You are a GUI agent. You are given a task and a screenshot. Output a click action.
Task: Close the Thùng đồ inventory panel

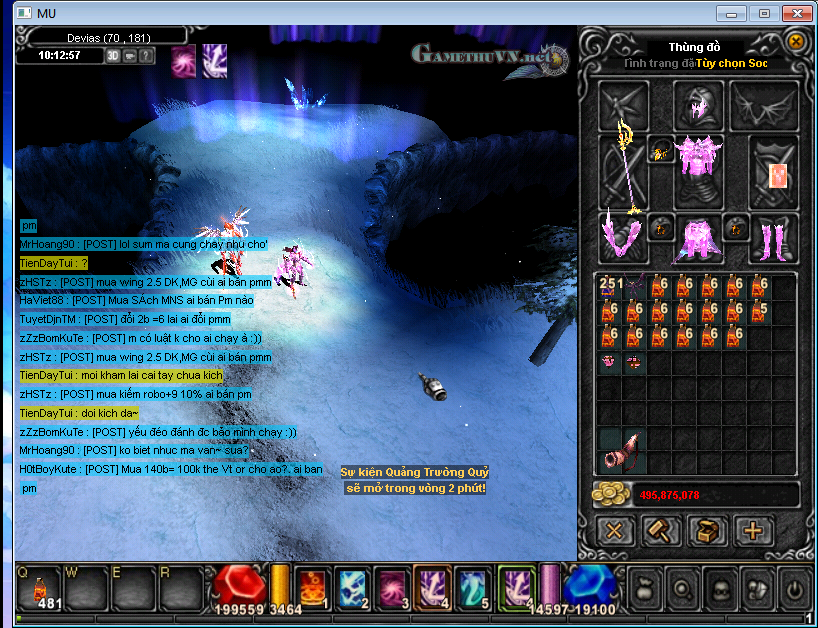tap(796, 42)
